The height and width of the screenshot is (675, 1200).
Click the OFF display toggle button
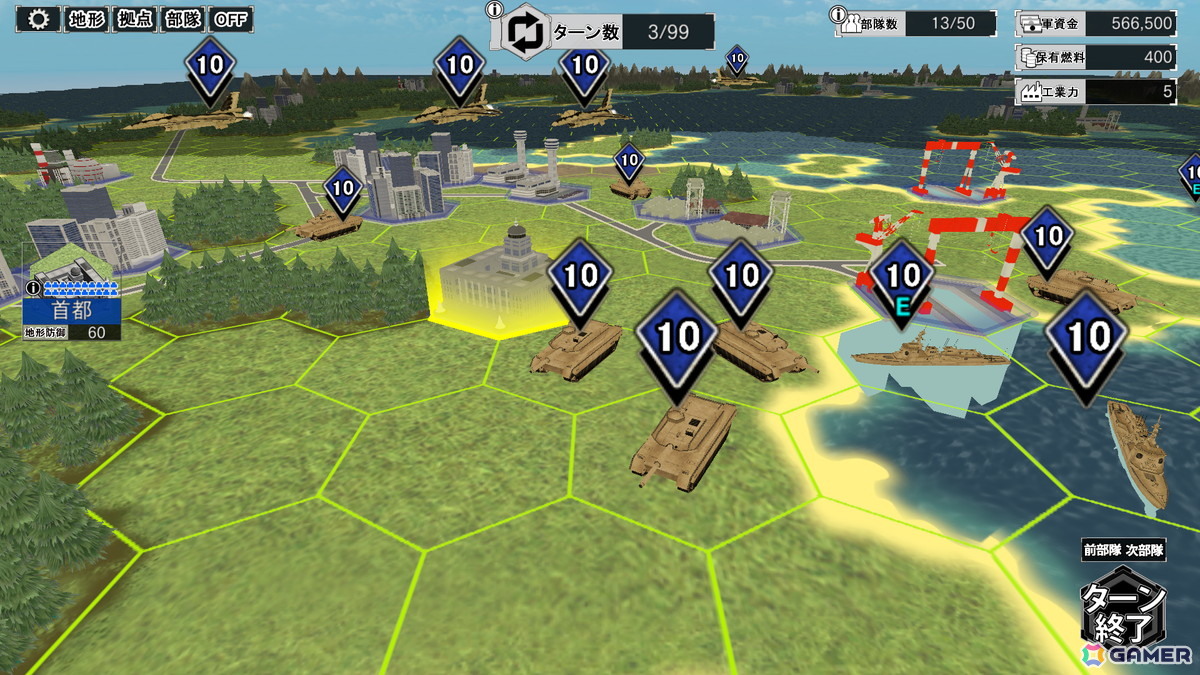click(231, 19)
